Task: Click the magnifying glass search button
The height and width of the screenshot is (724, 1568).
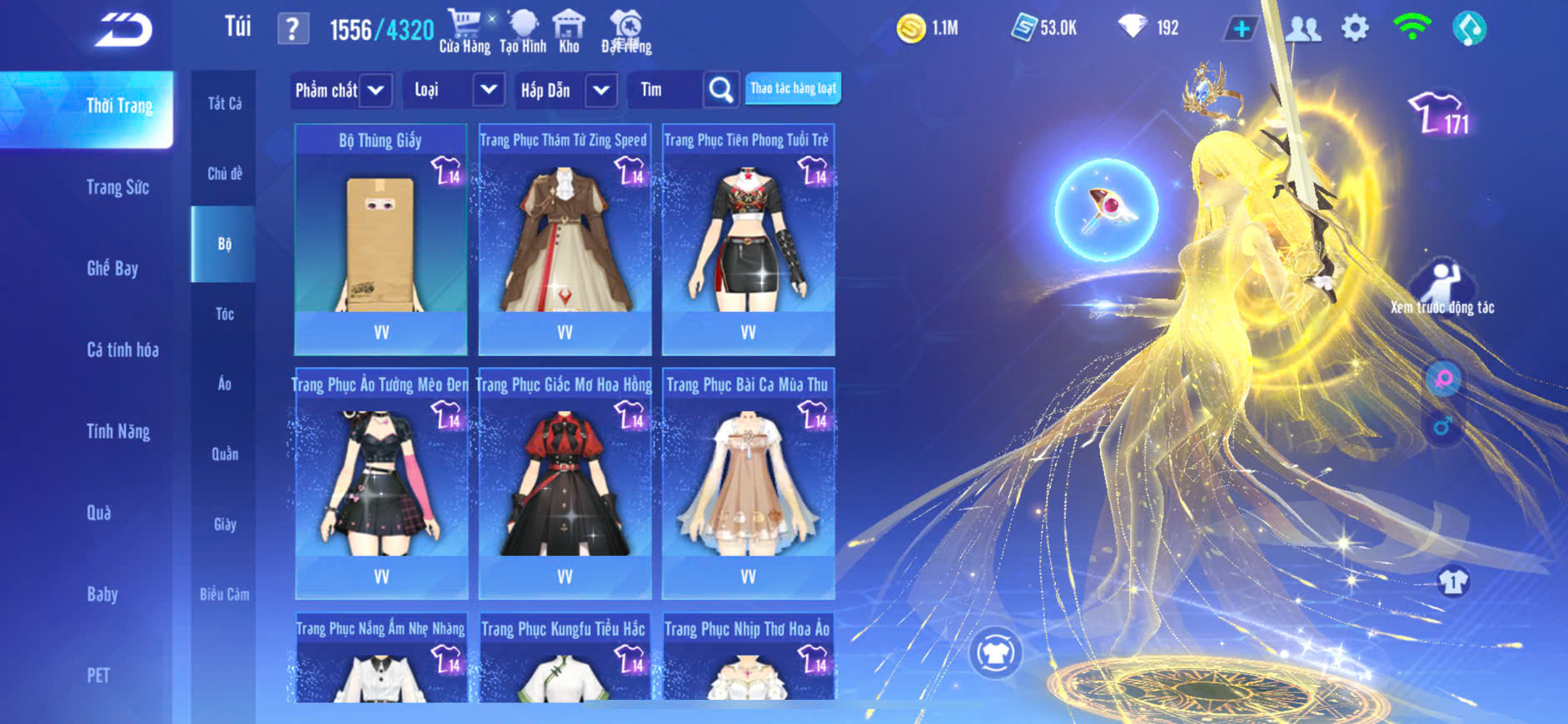Action: click(x=720, y=90)
